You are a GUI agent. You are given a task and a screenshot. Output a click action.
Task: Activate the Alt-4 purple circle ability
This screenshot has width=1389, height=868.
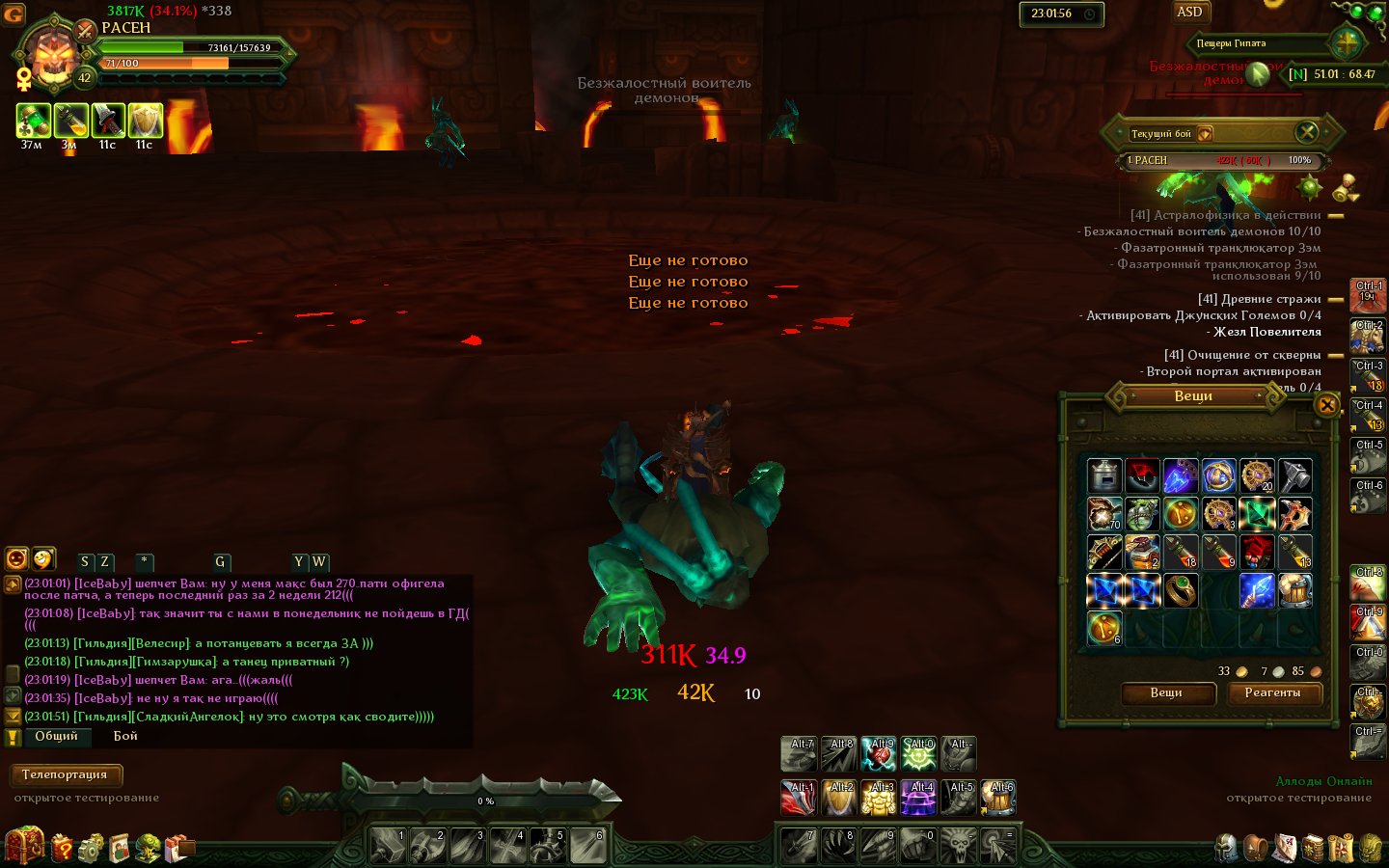click(x=918, y=799)
